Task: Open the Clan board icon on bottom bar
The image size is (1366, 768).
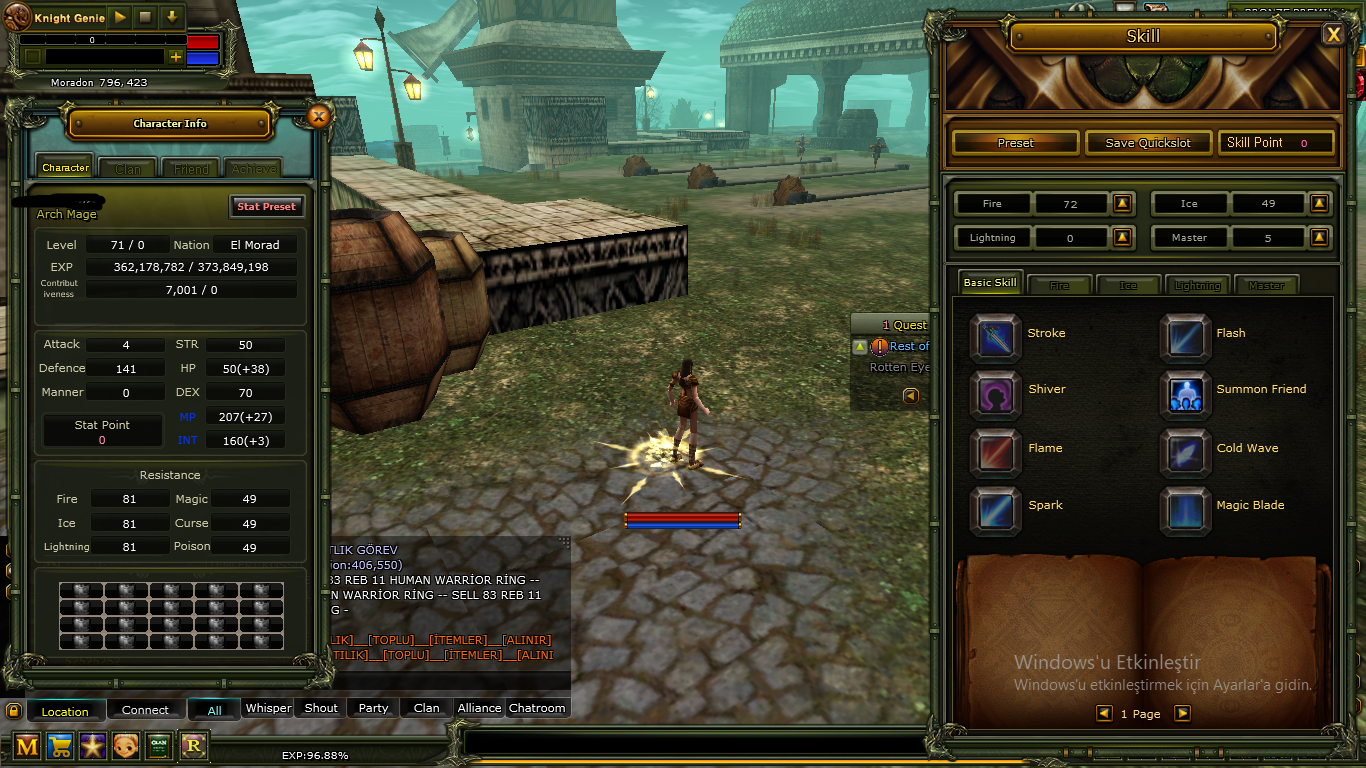Action: click(x=158, y=746)
